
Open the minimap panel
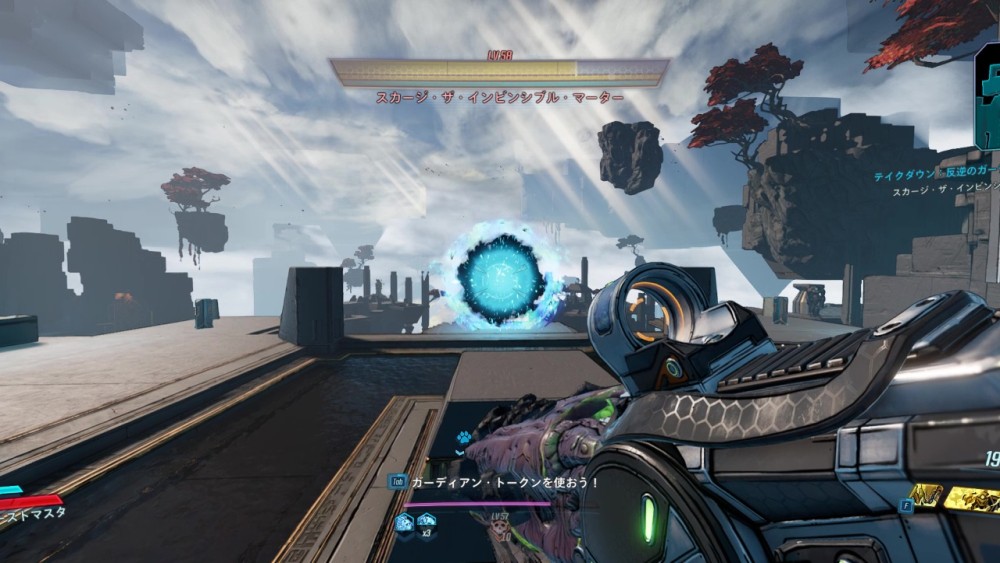988,97
